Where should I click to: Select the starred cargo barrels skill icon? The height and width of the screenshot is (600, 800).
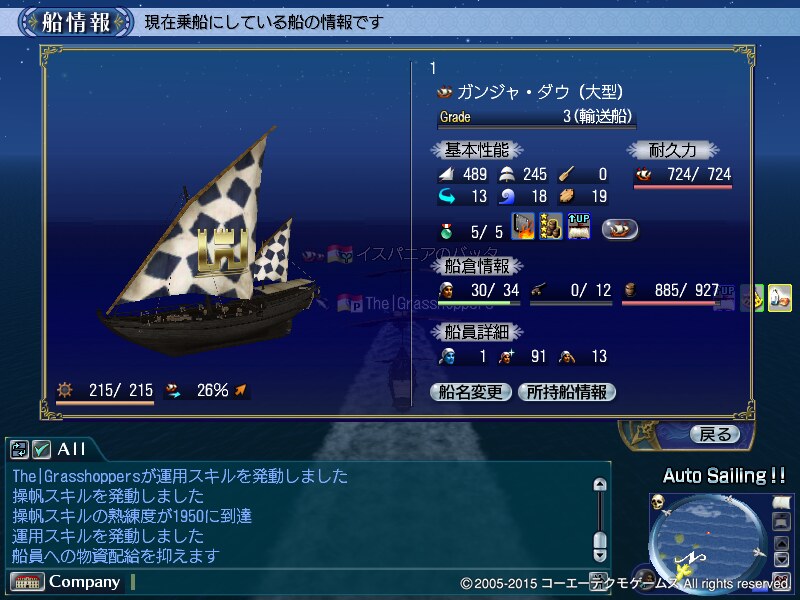point(551,228)
